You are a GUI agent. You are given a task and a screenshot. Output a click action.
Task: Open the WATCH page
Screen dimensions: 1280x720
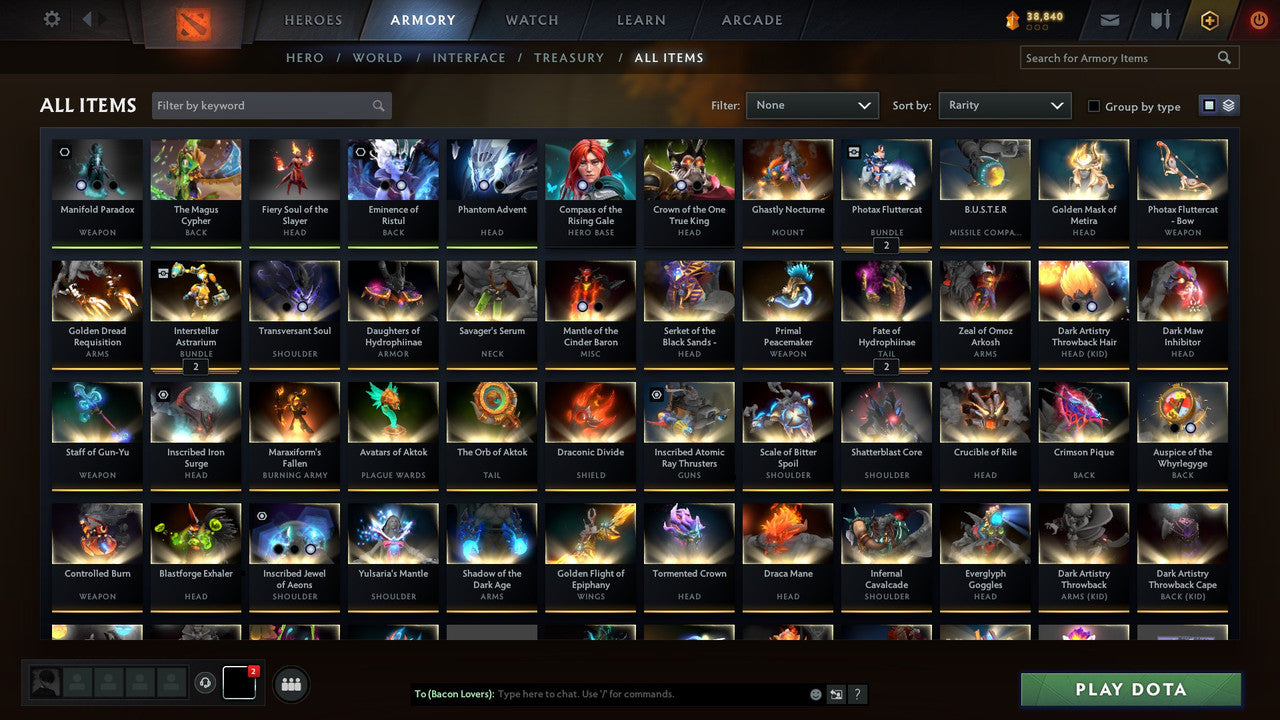coord(531,19)
